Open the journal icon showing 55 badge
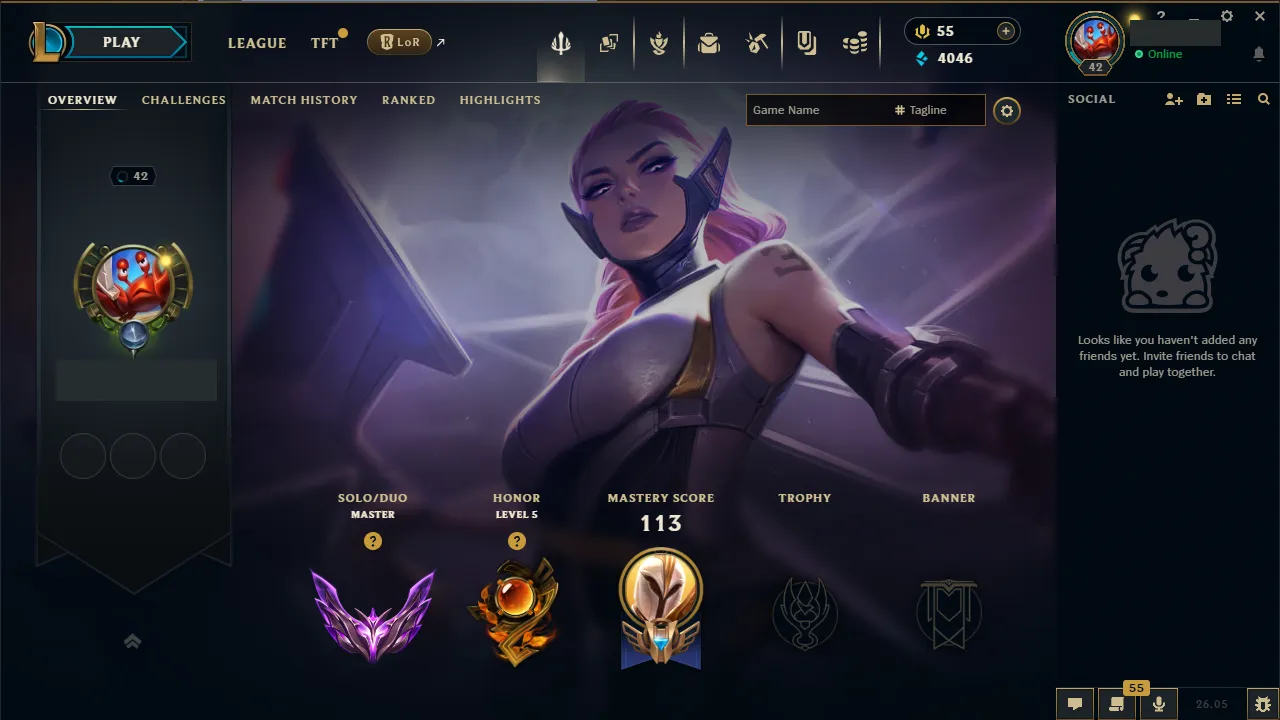Viewport: 1280px width, 720px height. (x=1117, y=703)
